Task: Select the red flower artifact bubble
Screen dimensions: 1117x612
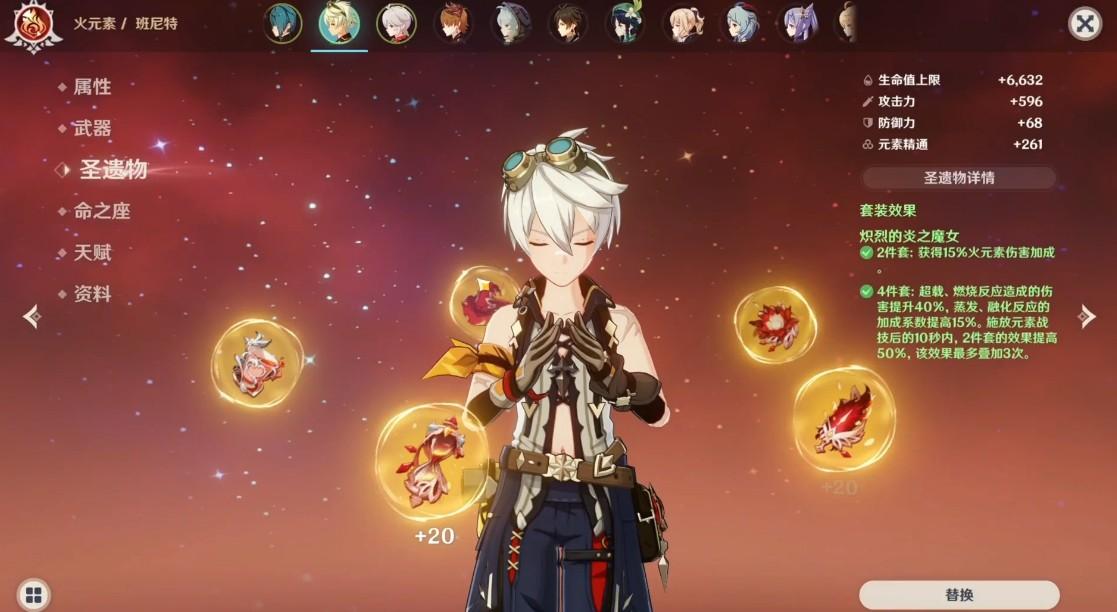Action: [x=775, y=324]
